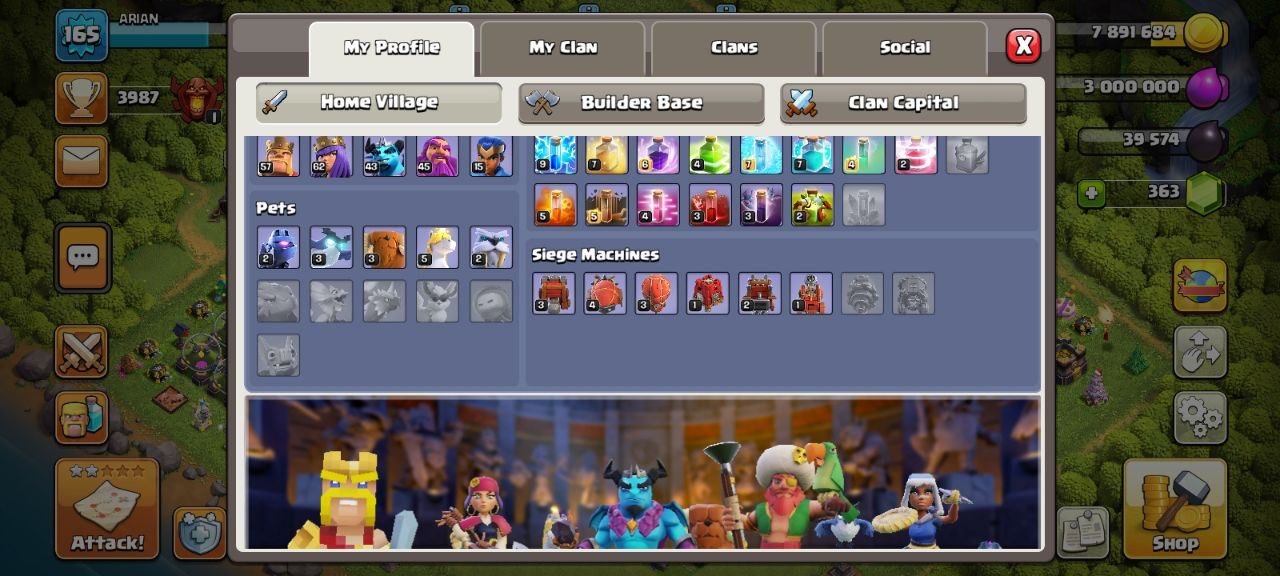Open the Clans tab
Viewport: 1280px width, 576px height.
tap(734, 48)
